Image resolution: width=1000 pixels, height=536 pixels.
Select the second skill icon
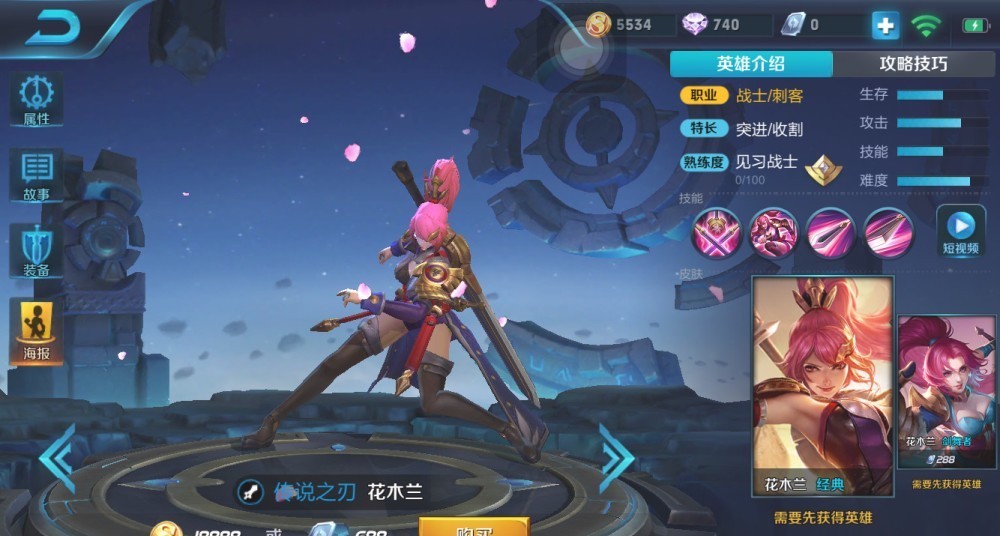tap(773, 232)
